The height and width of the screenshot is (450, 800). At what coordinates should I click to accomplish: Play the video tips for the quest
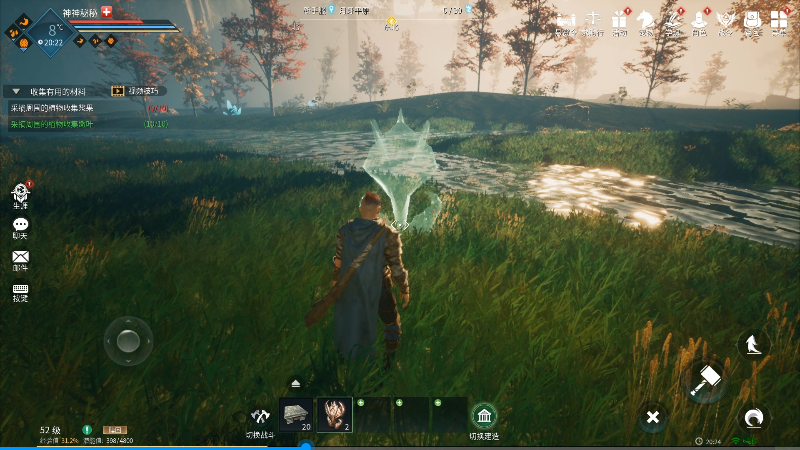tap(119, 91)
